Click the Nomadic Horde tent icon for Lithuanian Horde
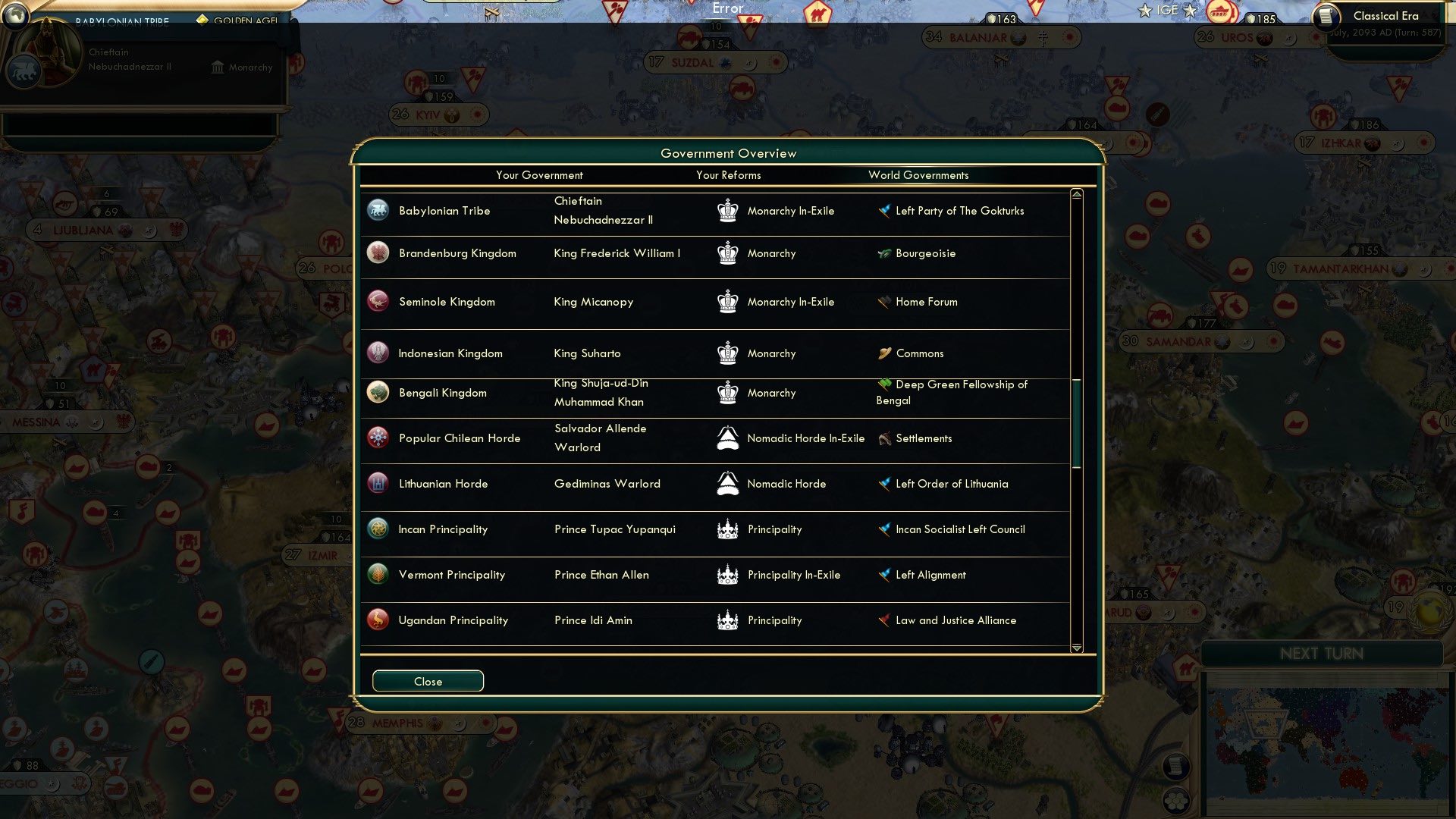The height and width of the screenshot is (819, 1456). (727, 483)
